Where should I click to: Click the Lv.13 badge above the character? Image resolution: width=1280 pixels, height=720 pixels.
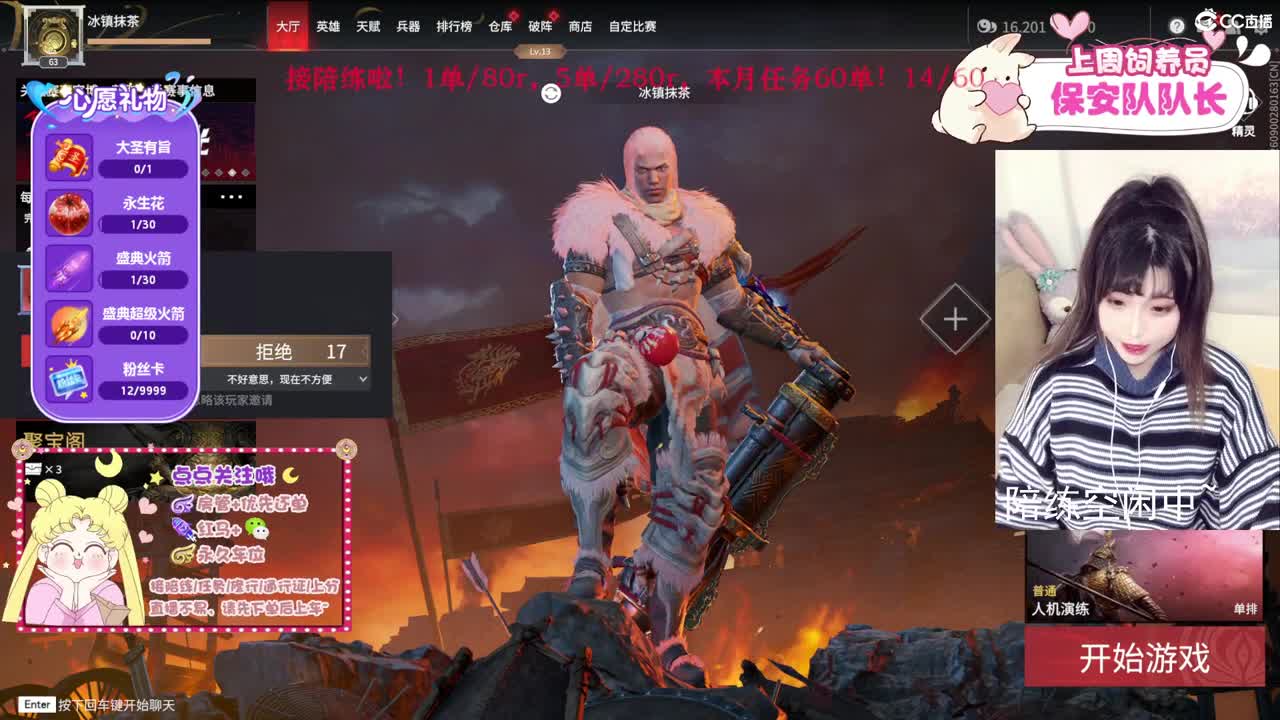pyautogui.click(x=539, y=49)
